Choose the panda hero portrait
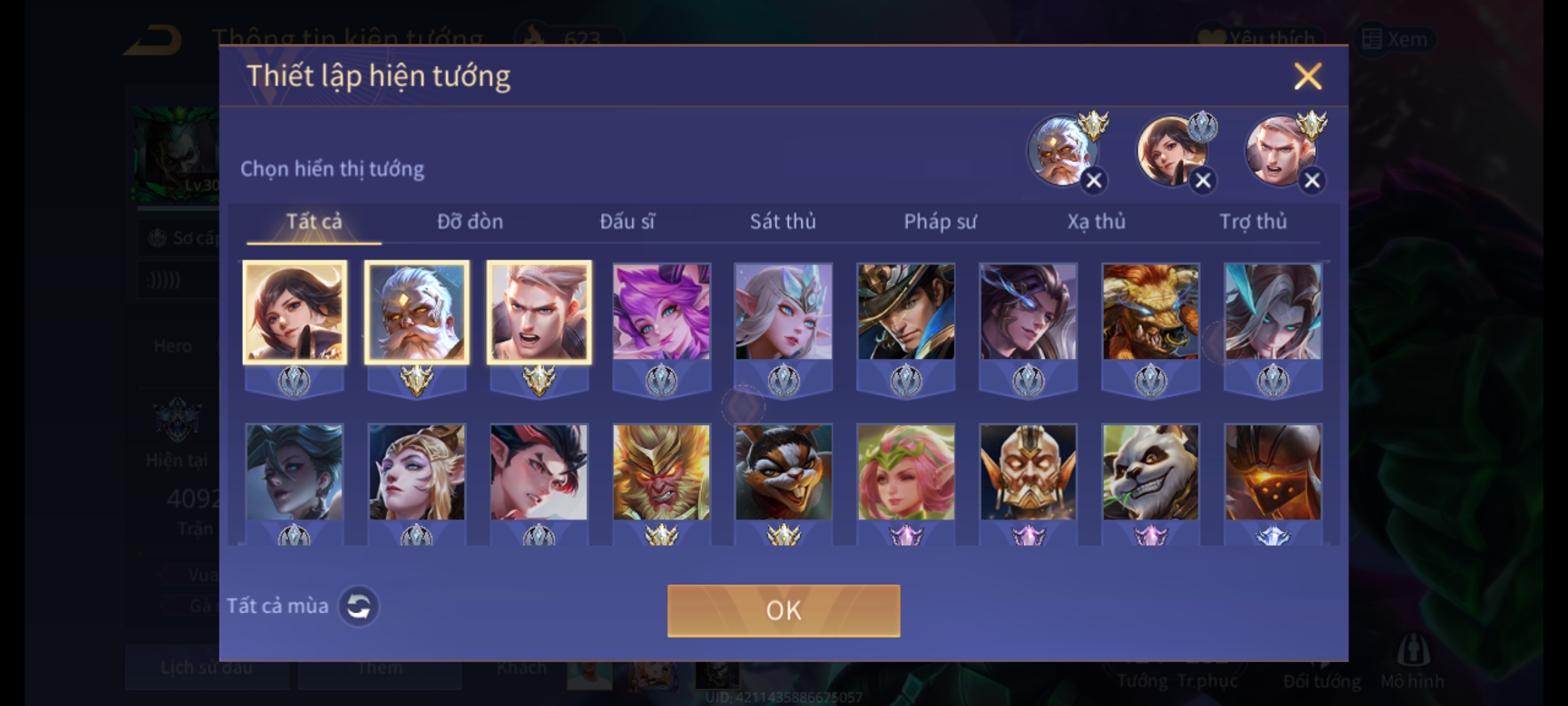The width and height of the screenshot is (1568, 706). pyautogui.click(x=1151, y=472)
